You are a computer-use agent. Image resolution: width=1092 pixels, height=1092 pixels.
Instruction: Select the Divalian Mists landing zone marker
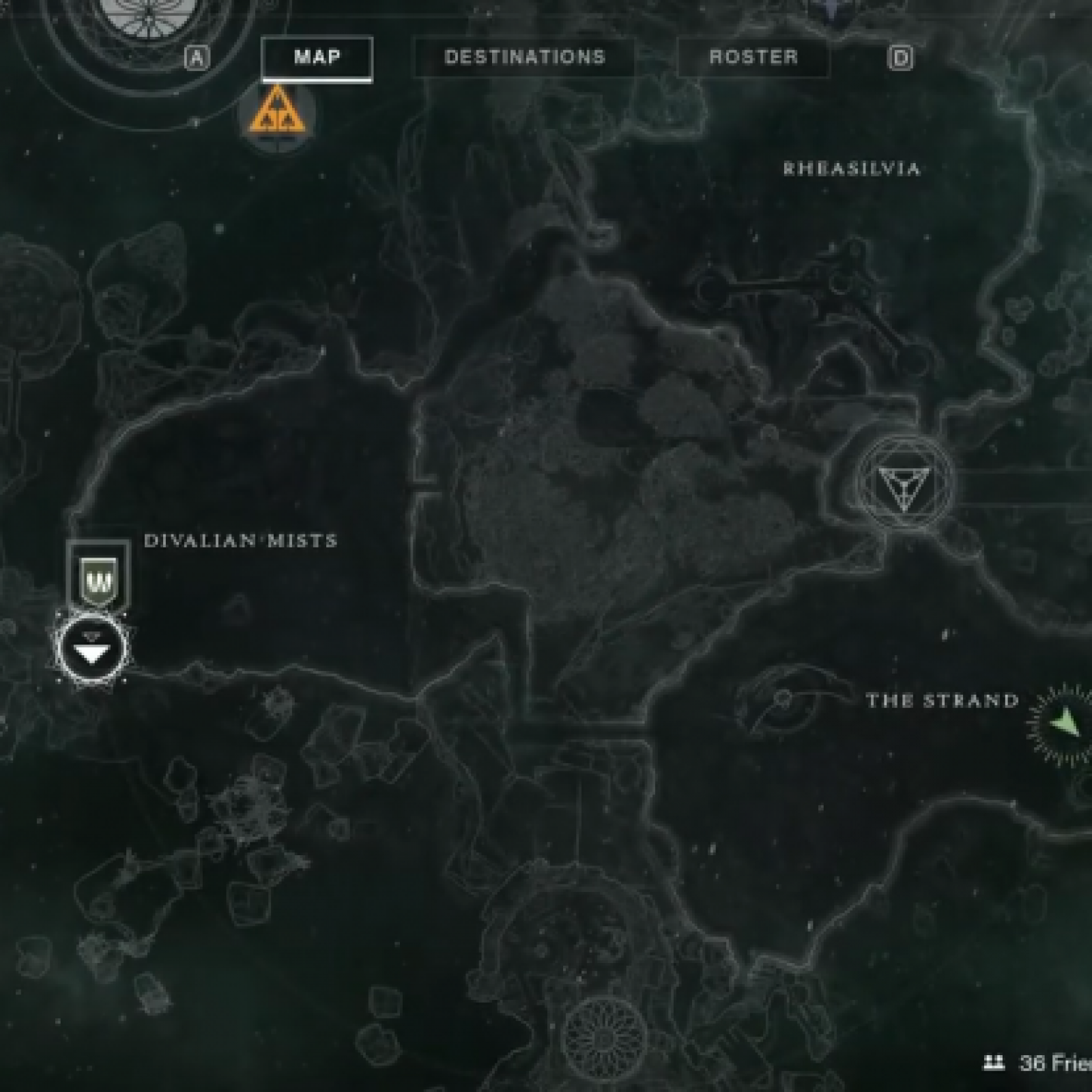point(91,648)
